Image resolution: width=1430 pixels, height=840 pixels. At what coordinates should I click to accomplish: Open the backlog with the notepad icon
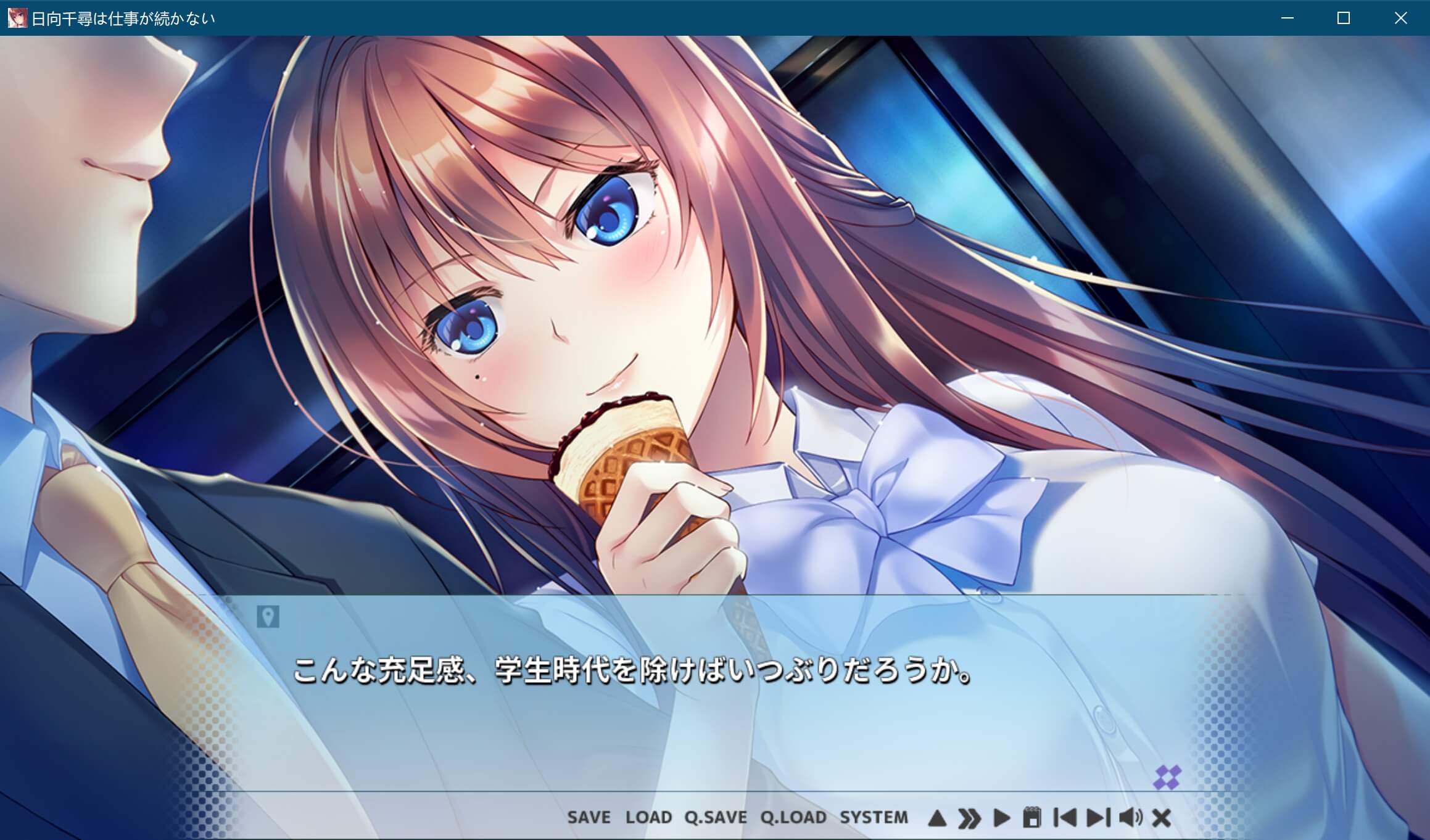click(x=1032, y=817)
